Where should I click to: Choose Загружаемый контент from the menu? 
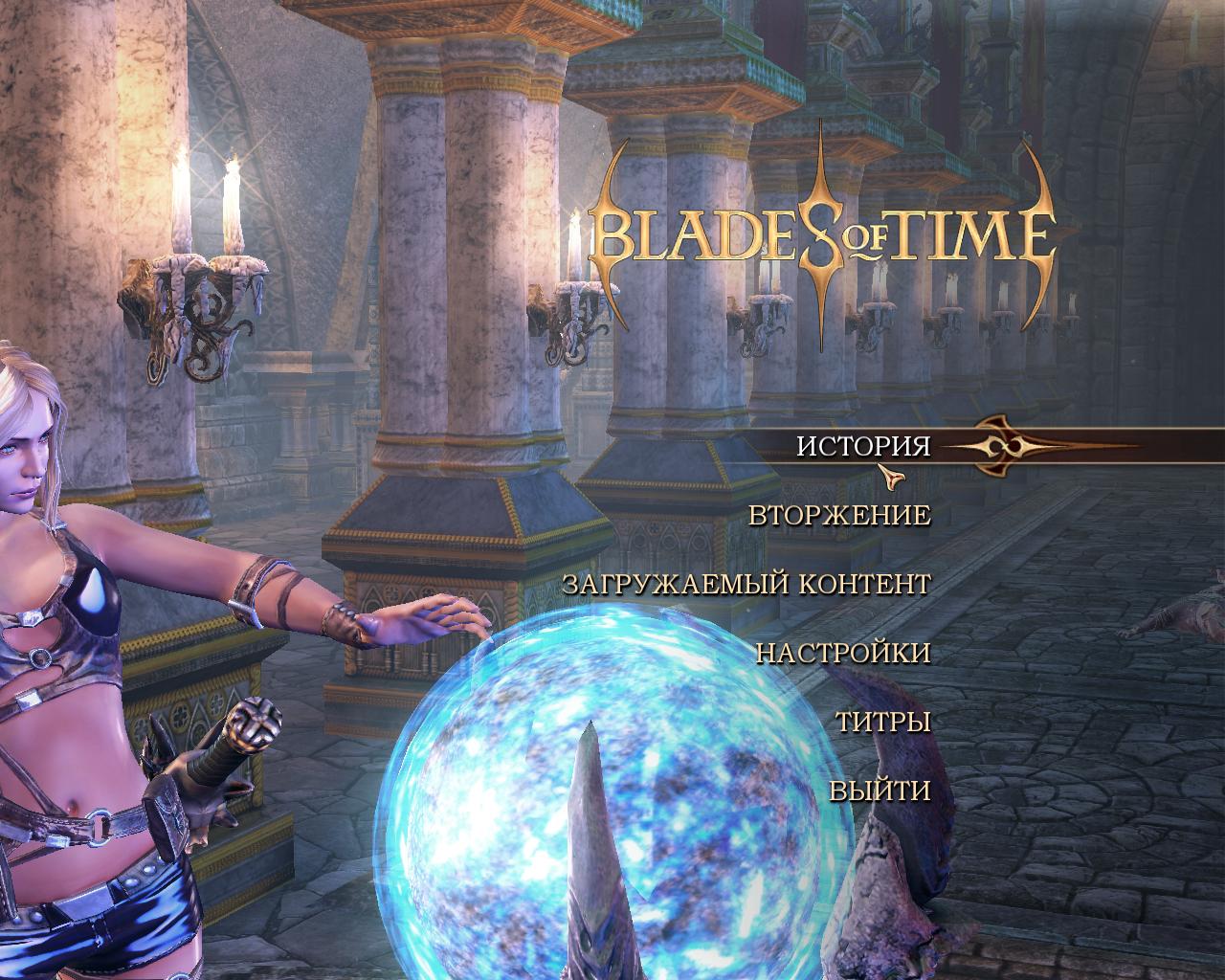tap(746, 584)
